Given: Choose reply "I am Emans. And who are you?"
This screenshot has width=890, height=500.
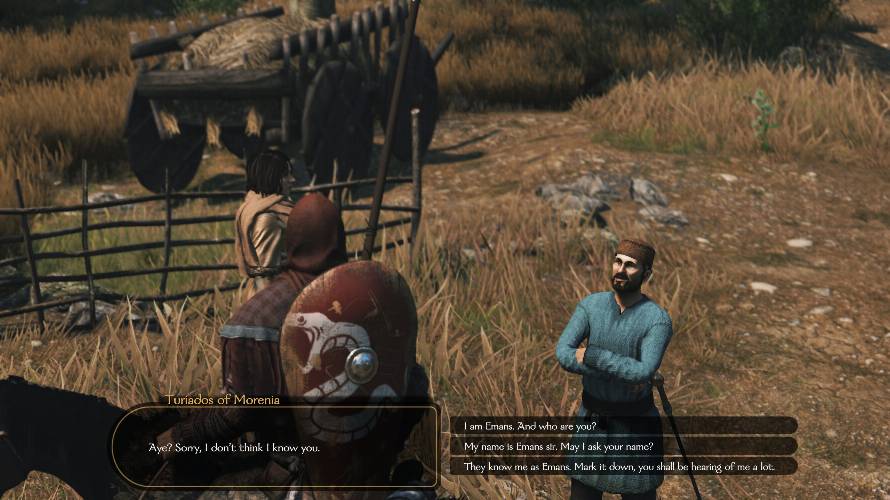Looking at the screenshot, I should pos(530,426).
